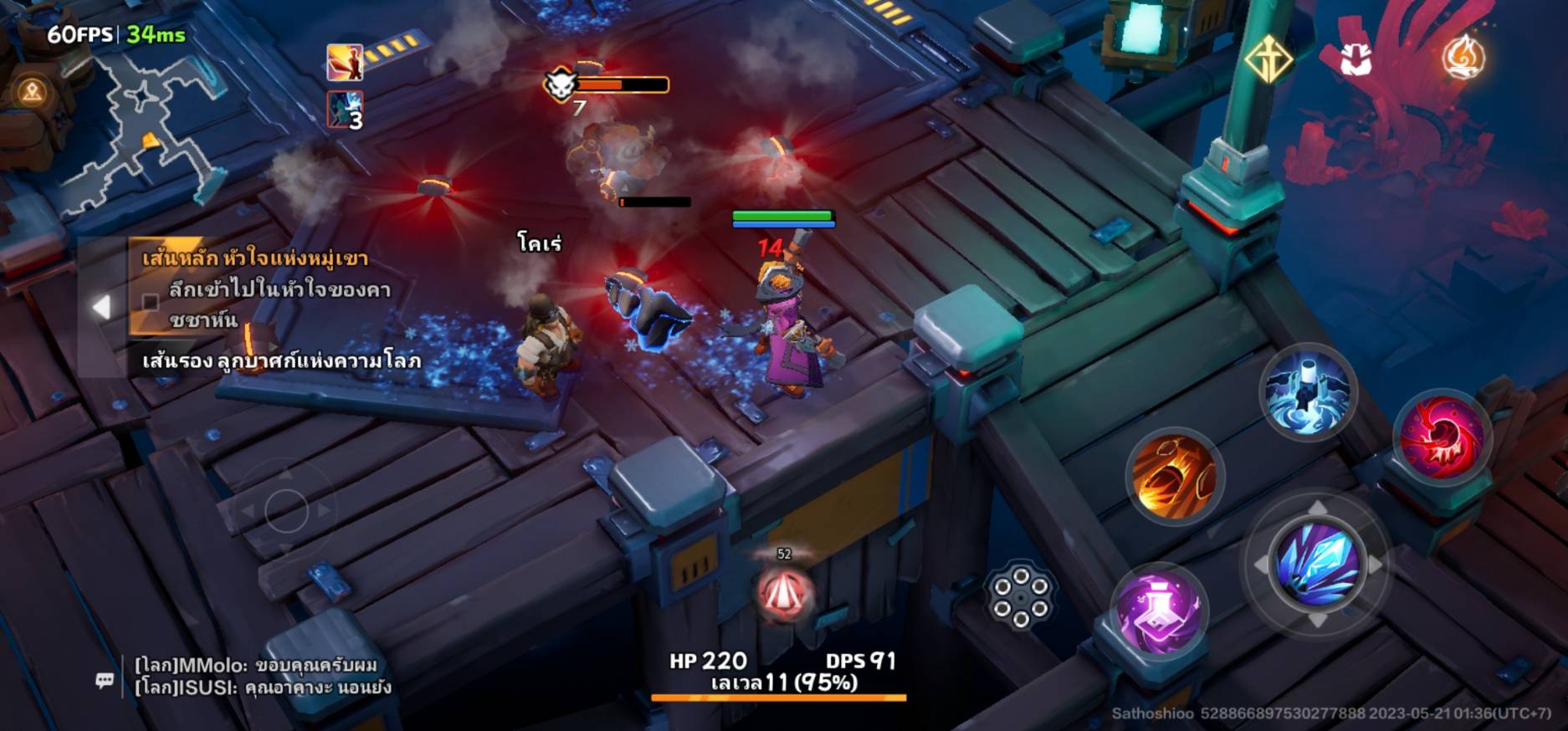The image size is (1568, 731).
Task: Activate the red triangle ultimate button
Action: (x=784, y=592)
